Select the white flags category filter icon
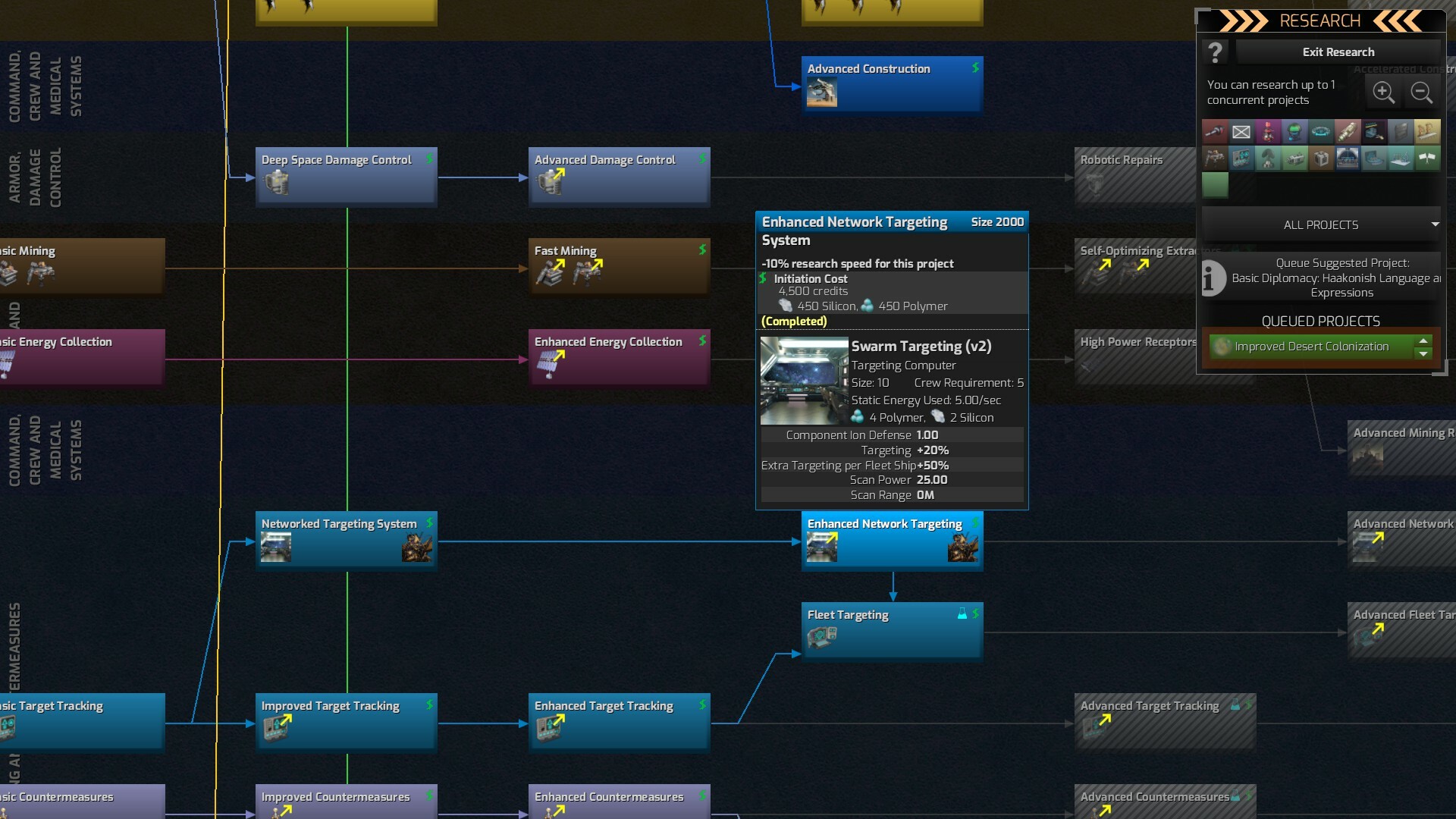The height and width of the screenshot is (819, 1456). pyautogui.click(x=1429, y=158)
